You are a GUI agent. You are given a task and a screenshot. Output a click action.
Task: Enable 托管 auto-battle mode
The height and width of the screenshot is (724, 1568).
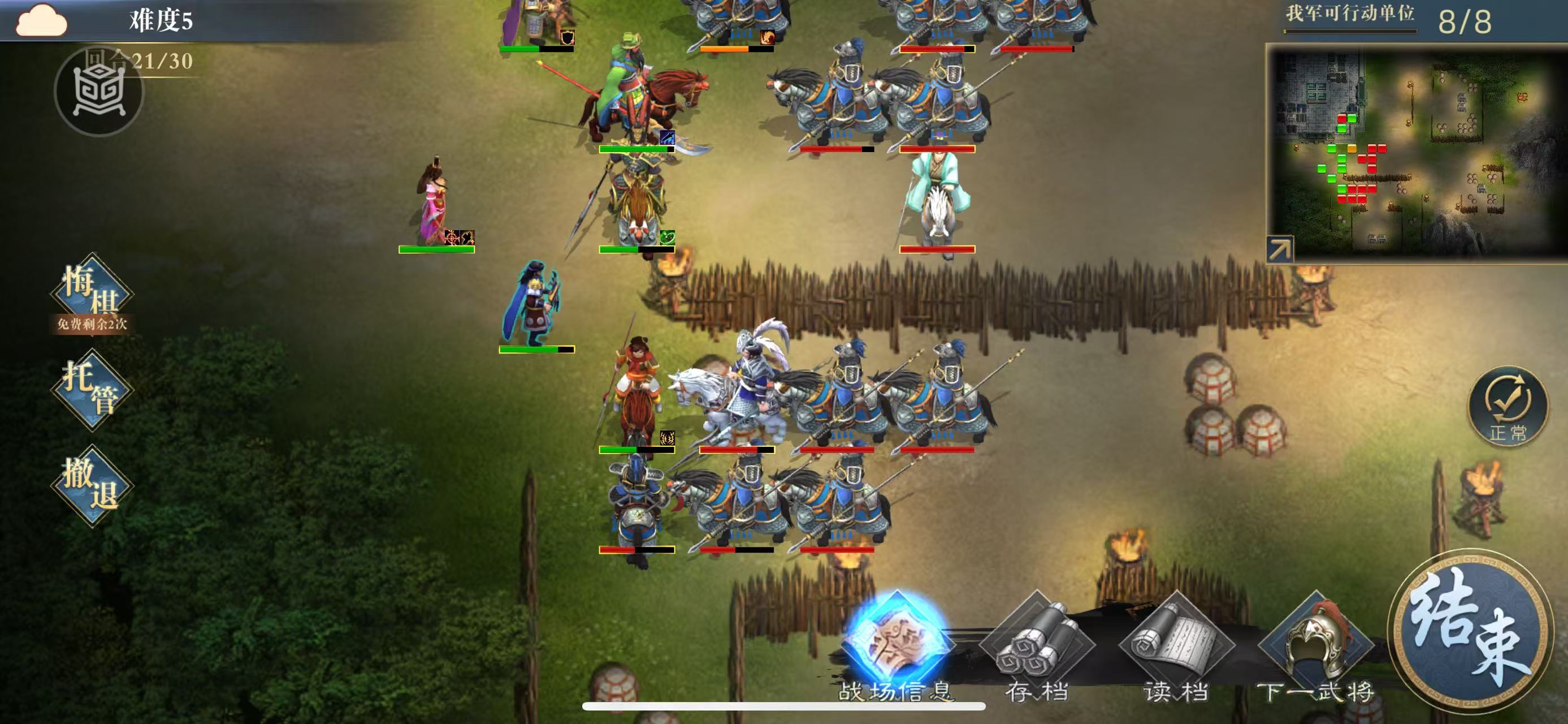click(92, 389)
